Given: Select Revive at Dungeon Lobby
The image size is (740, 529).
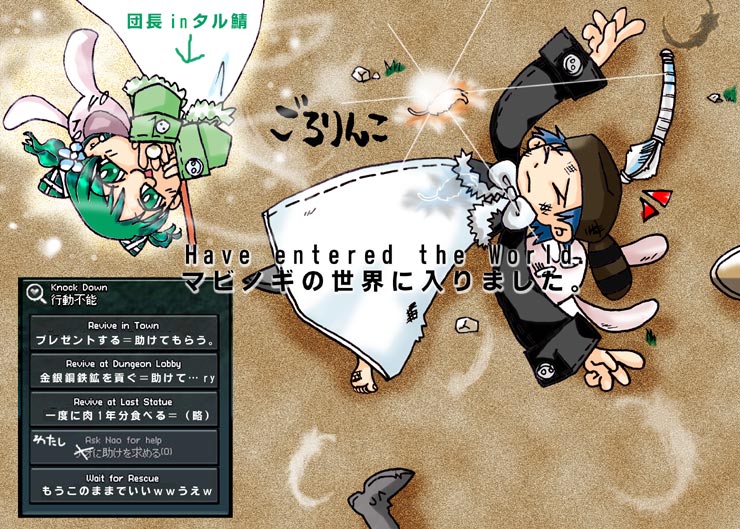Looking at the screenshot, I should [x=123, y=371].
